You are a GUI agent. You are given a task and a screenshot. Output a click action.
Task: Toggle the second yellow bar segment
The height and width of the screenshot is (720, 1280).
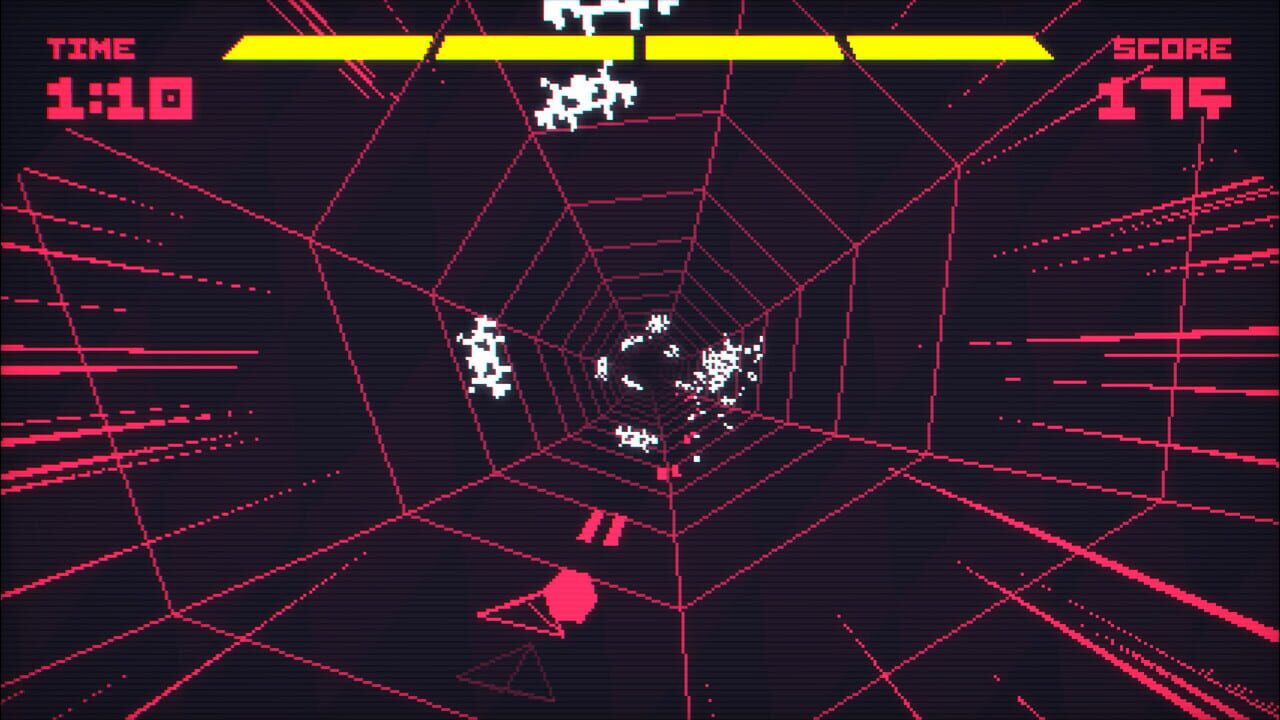535,45
